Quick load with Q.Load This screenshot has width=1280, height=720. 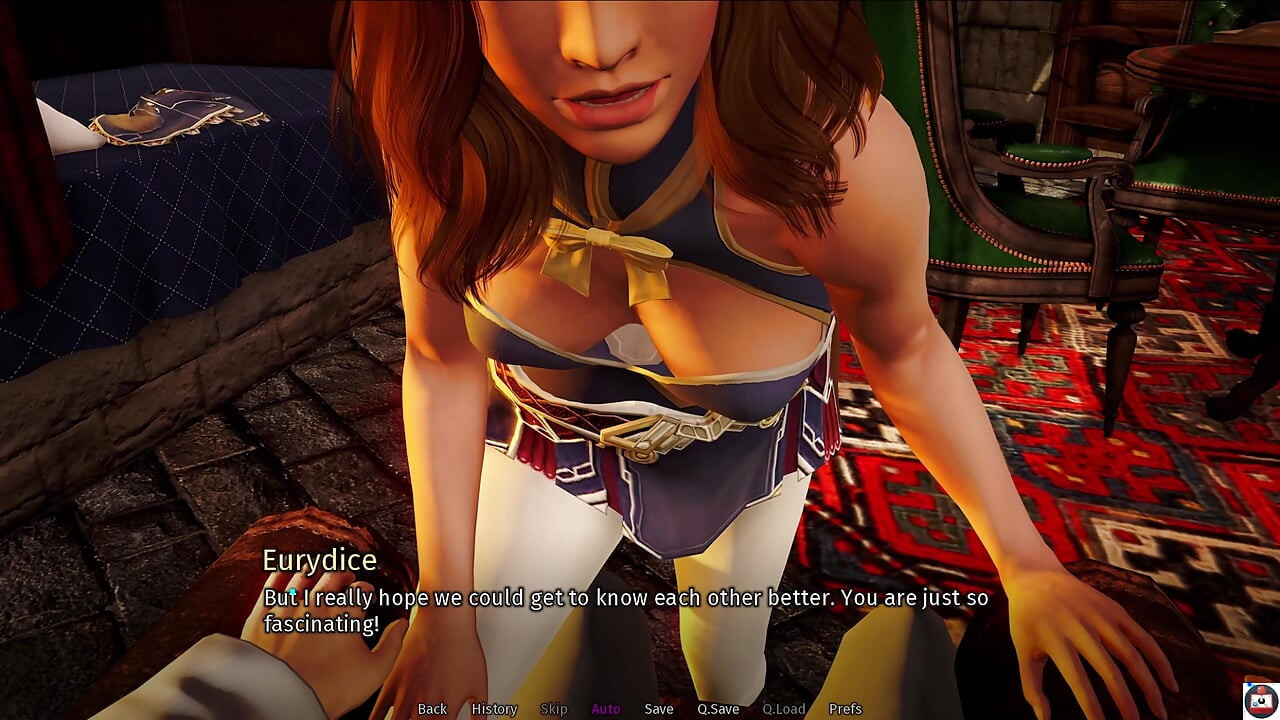tap(784, 709)
